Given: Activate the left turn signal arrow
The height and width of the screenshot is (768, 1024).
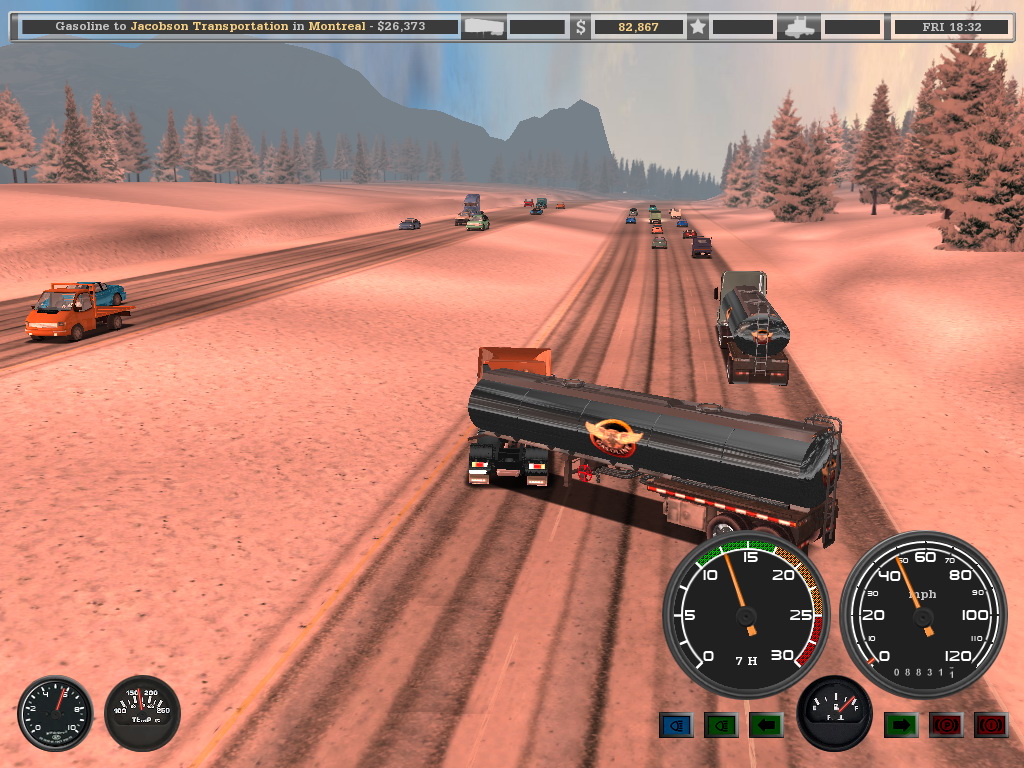Looking at the screenshot, I should (x=766, y=725).
